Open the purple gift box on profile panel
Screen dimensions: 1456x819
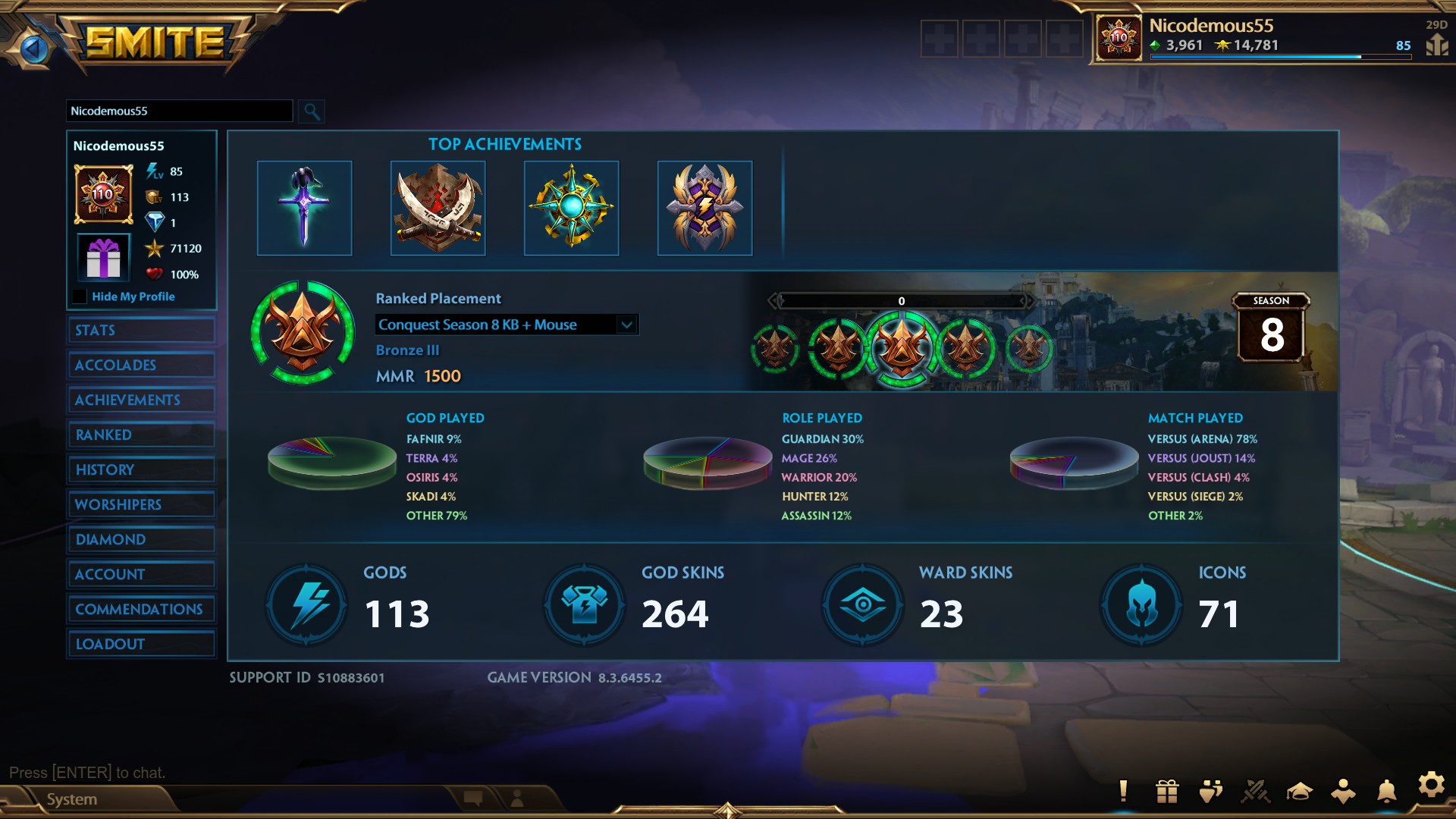click(103, 257)
